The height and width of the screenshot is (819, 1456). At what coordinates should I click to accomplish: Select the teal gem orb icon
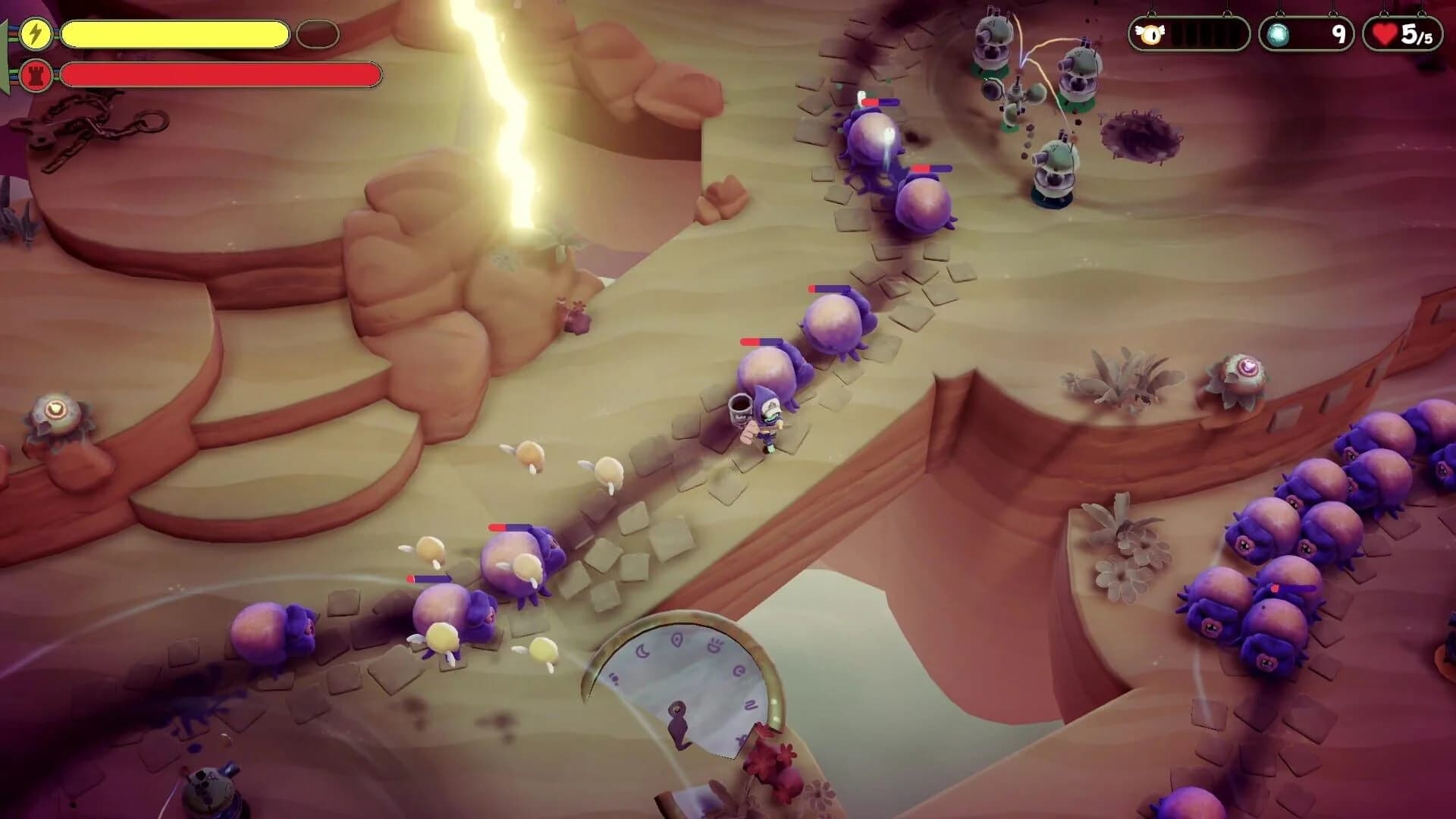click(x=1279, y=34)
